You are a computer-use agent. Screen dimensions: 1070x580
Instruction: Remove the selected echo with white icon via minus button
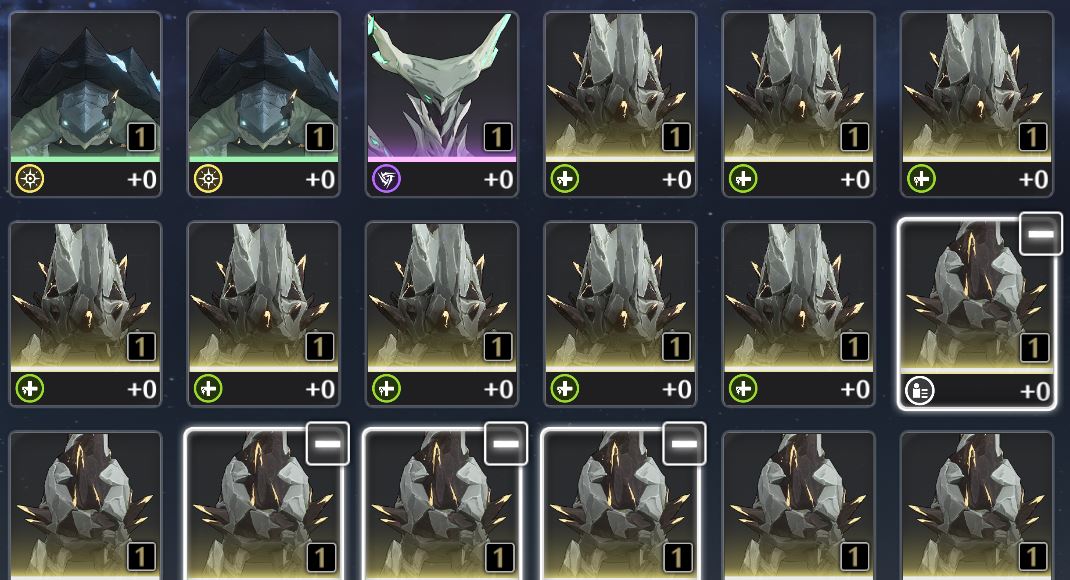pos(1040,234)
